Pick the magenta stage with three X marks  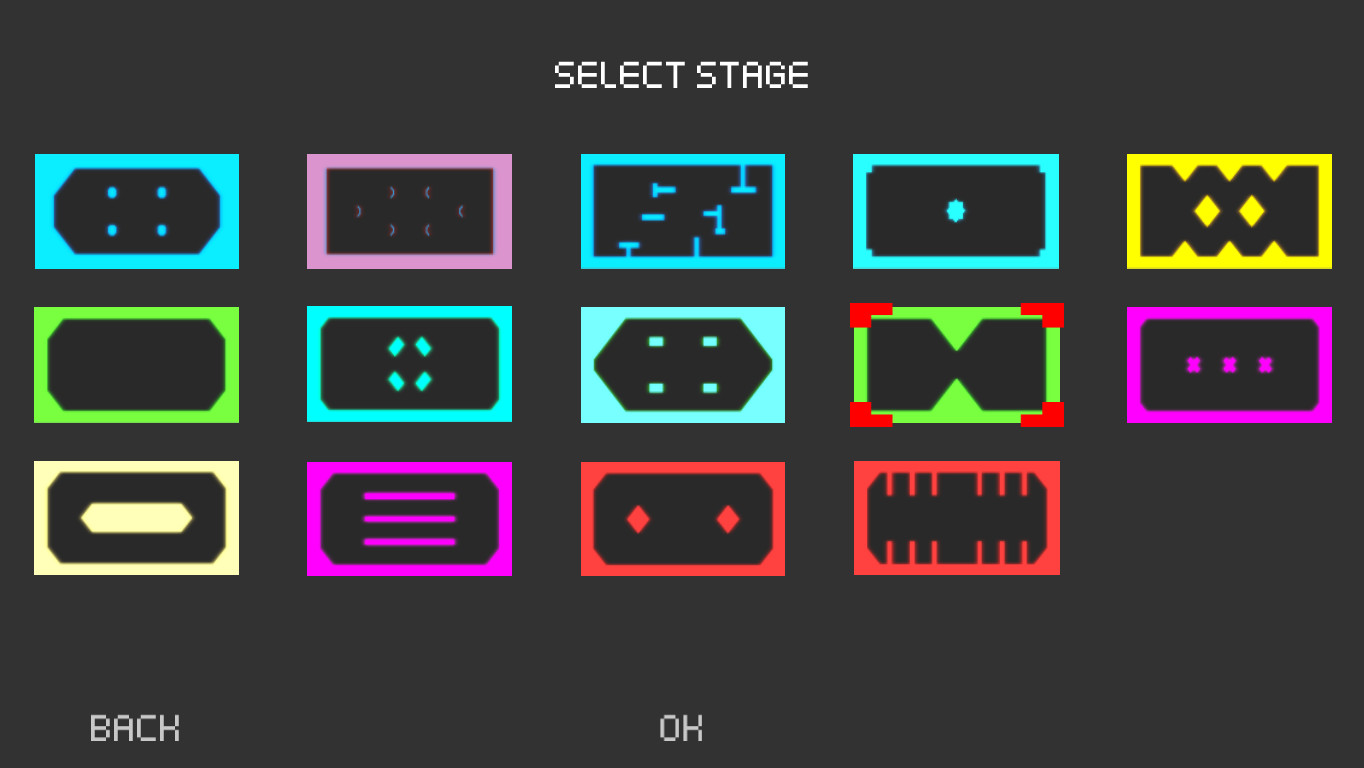tap(1229, 364)
